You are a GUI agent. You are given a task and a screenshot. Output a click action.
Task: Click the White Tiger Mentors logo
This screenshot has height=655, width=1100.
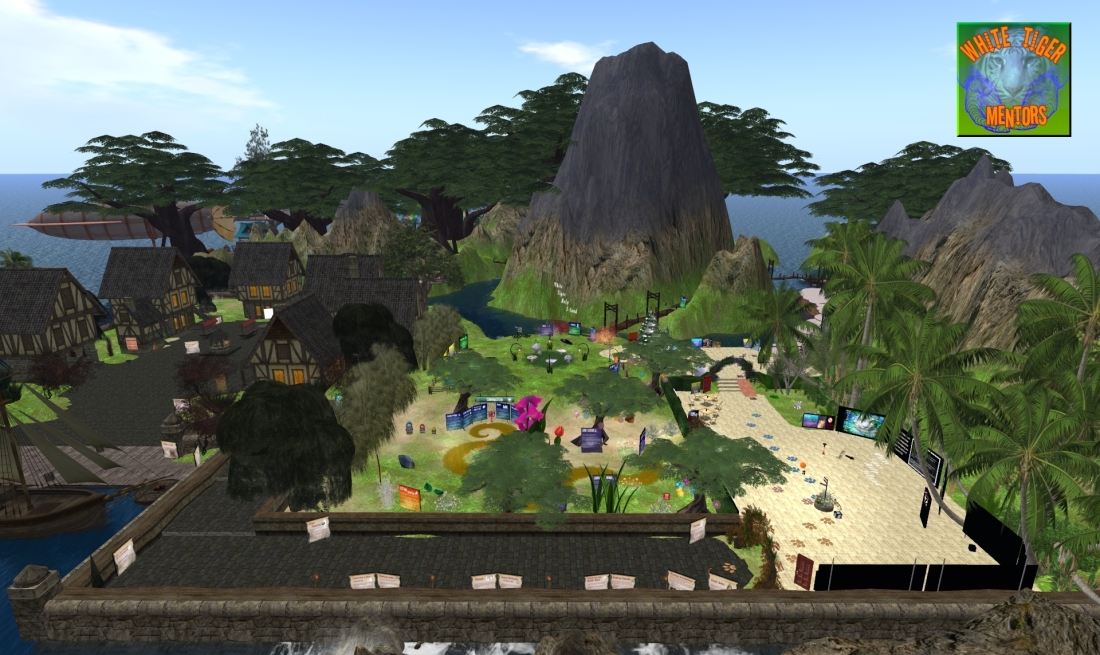point(1013,79)
